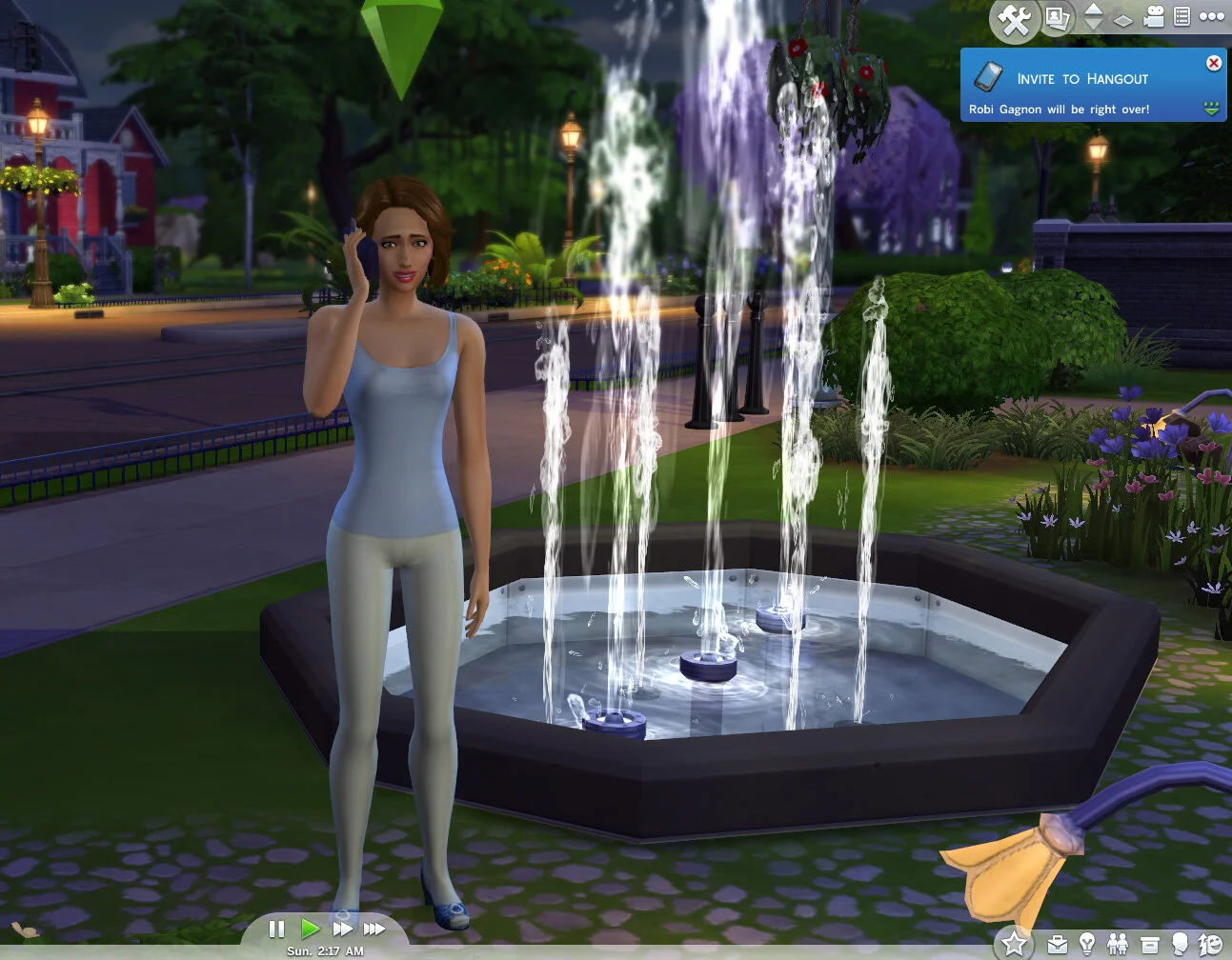The height and width of the screenshot is (960, 1232).
Task: Toggle the terrain view diamond icon
Action: (x=1124, y=19)
